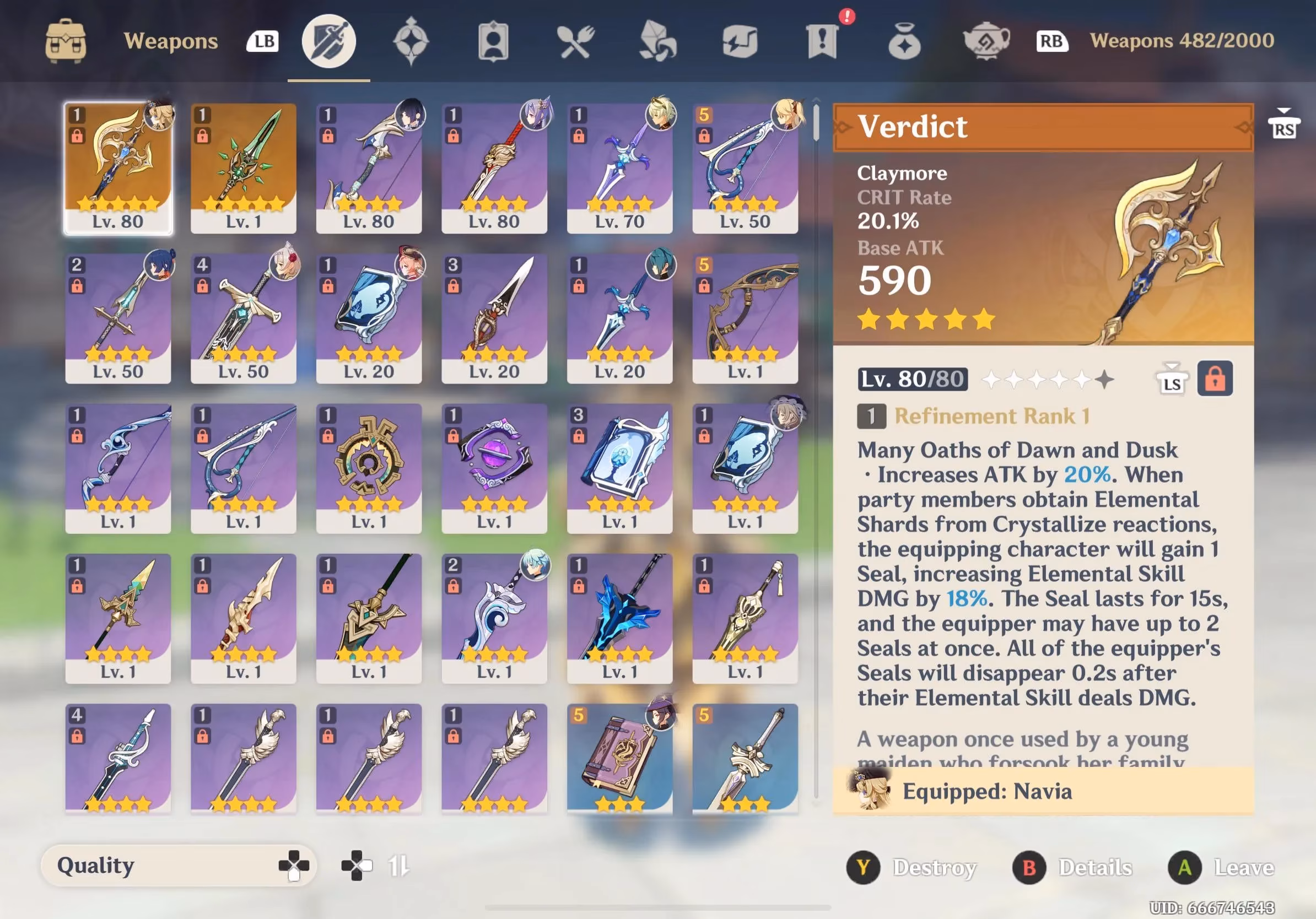Click the backpack inventory icon

(66, 40)
